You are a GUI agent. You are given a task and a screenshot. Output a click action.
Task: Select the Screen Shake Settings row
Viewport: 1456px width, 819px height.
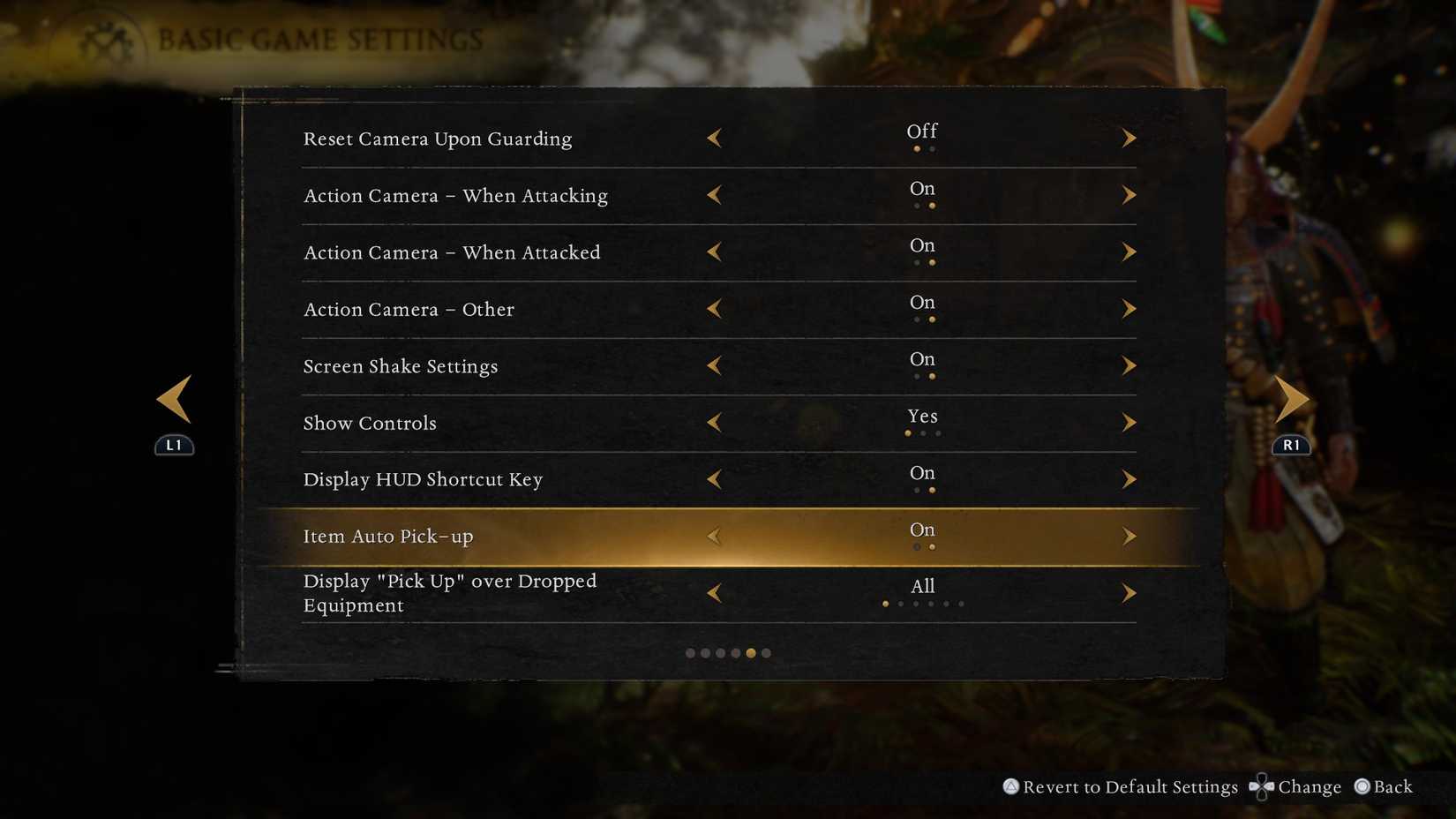401,365
